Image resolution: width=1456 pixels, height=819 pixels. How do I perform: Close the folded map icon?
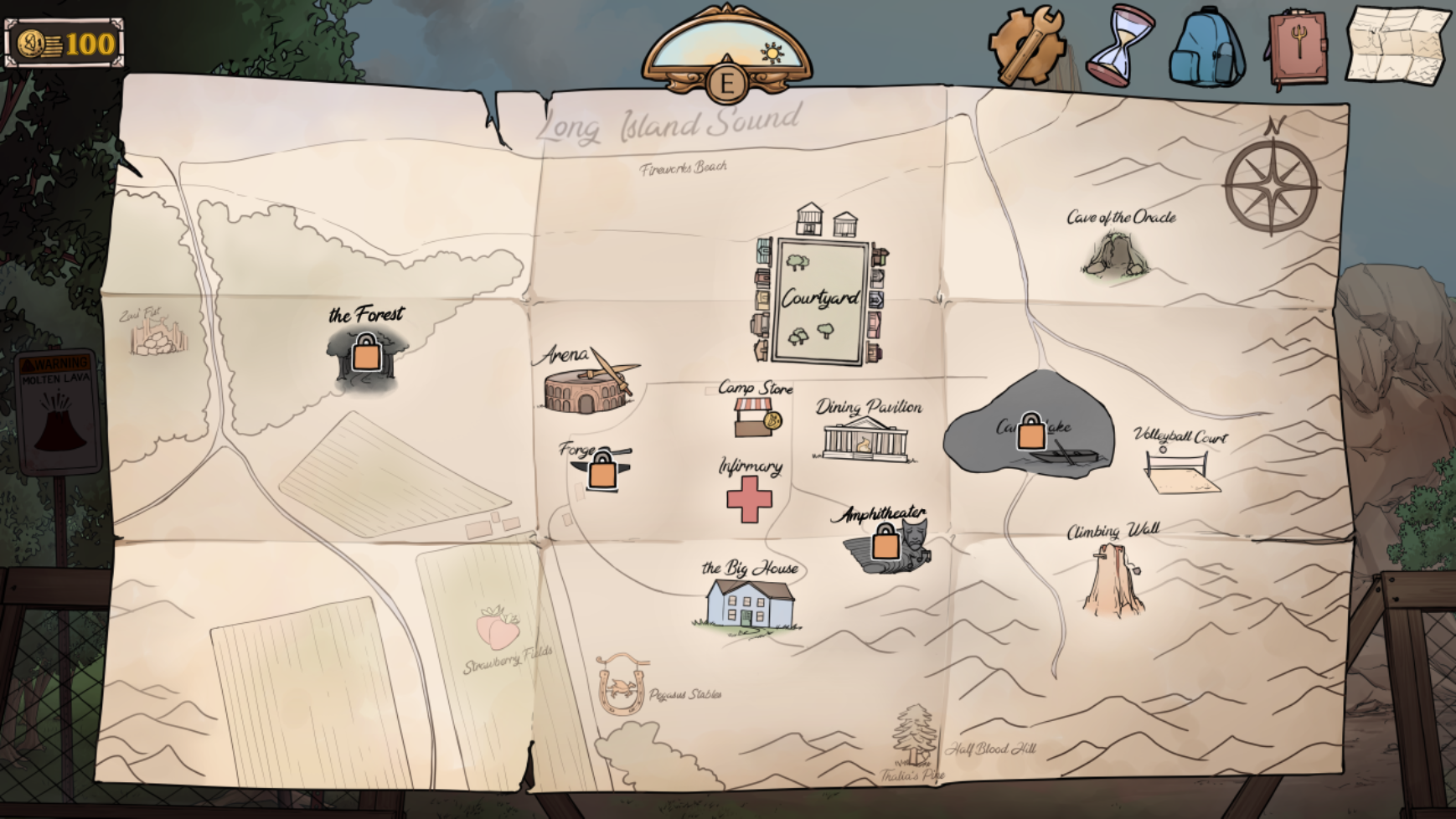click(x=1396, y=45)
